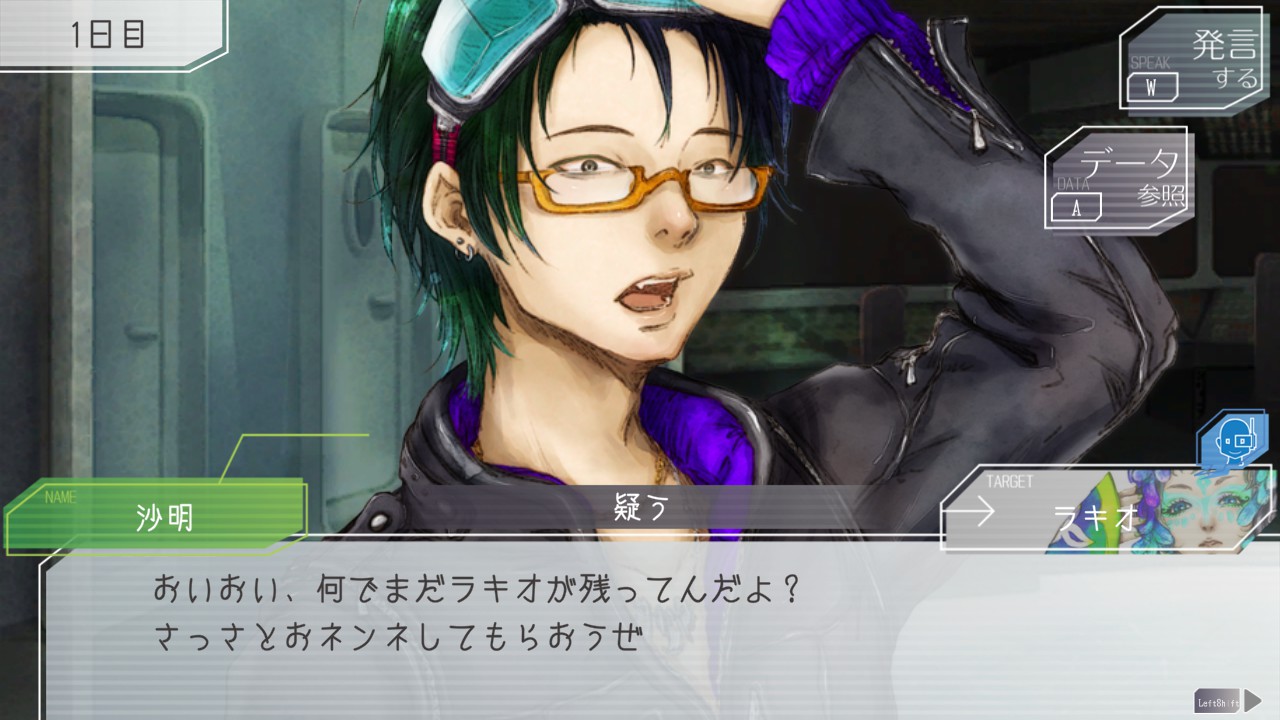Open the データ参照 data panel
This screenshot has height=720, width=1280.
(x=1119, y=178)
